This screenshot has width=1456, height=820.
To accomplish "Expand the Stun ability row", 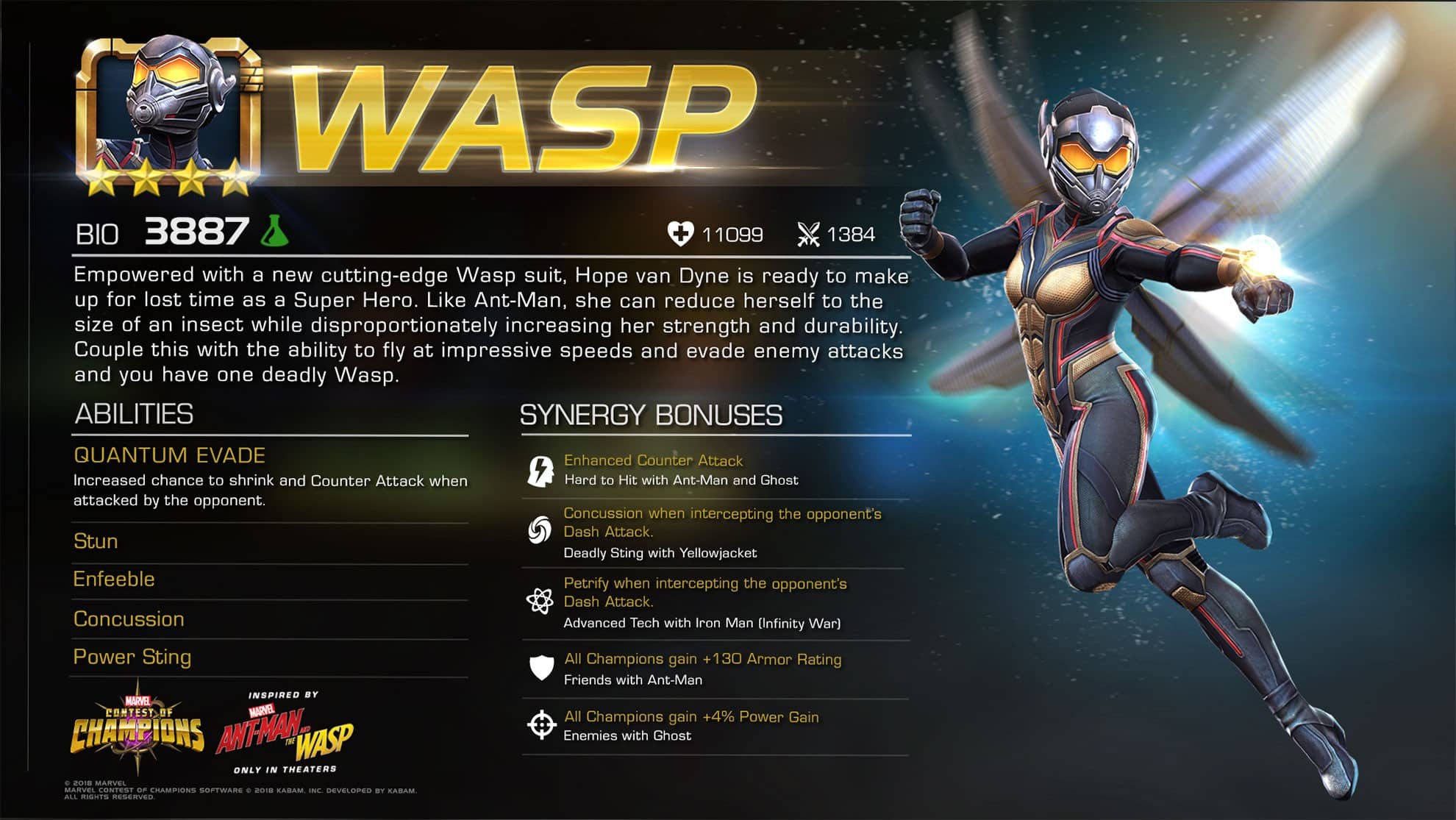I will coord(96,541).
